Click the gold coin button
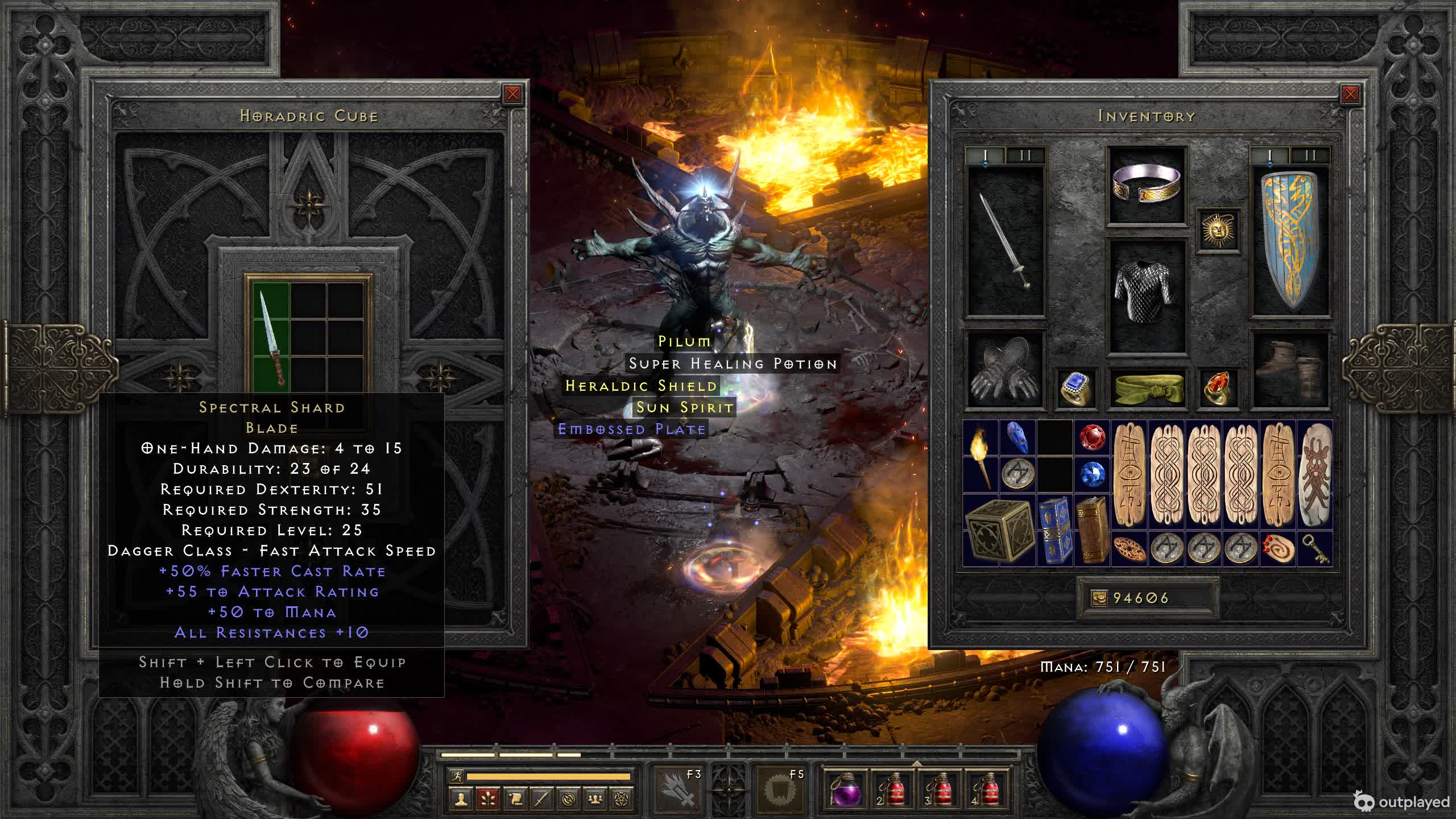 (1099, 598)
